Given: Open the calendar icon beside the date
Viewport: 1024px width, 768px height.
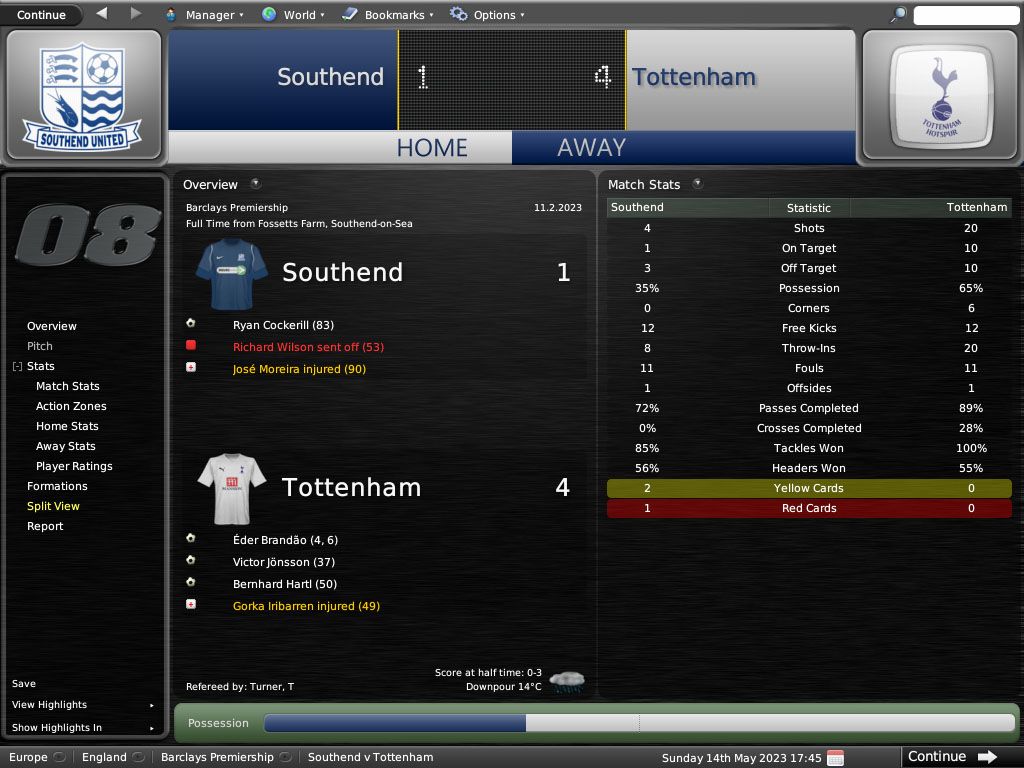Looking at the screenshot, I should 835,757.
